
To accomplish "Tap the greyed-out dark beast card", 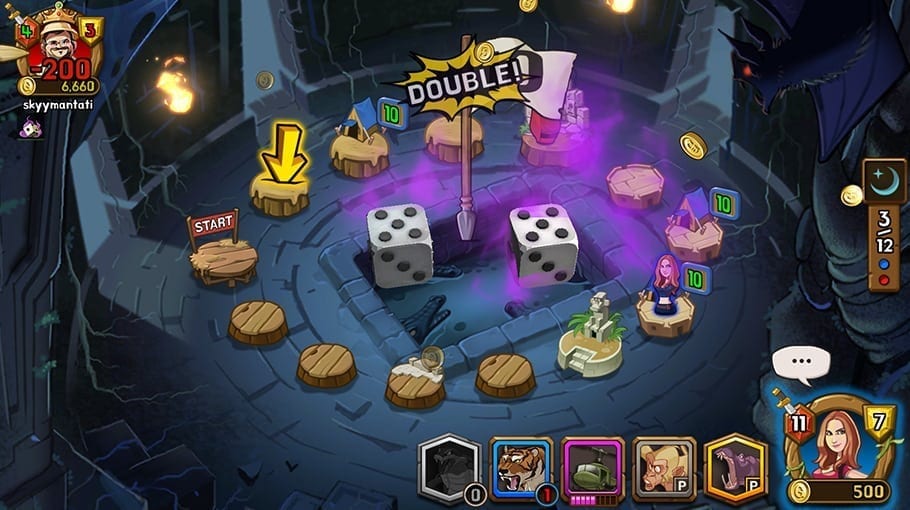I will point(449,468).
